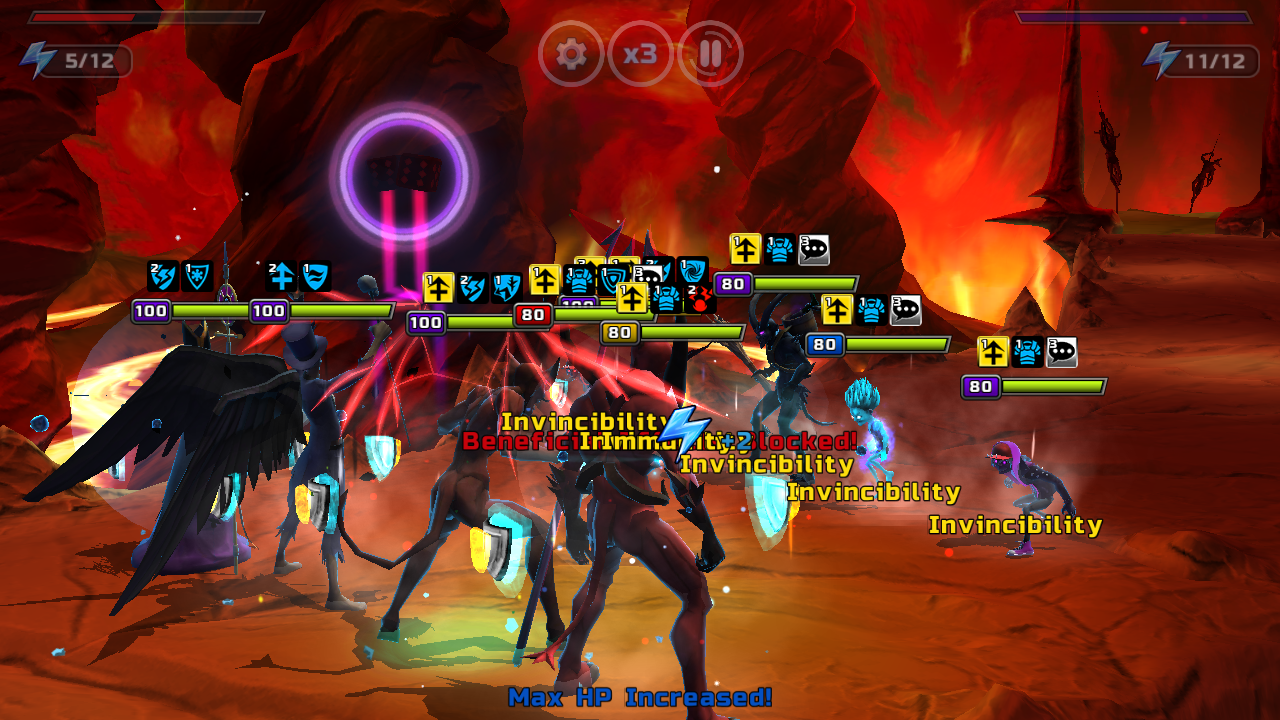Pause the battle

pos(710,54)
